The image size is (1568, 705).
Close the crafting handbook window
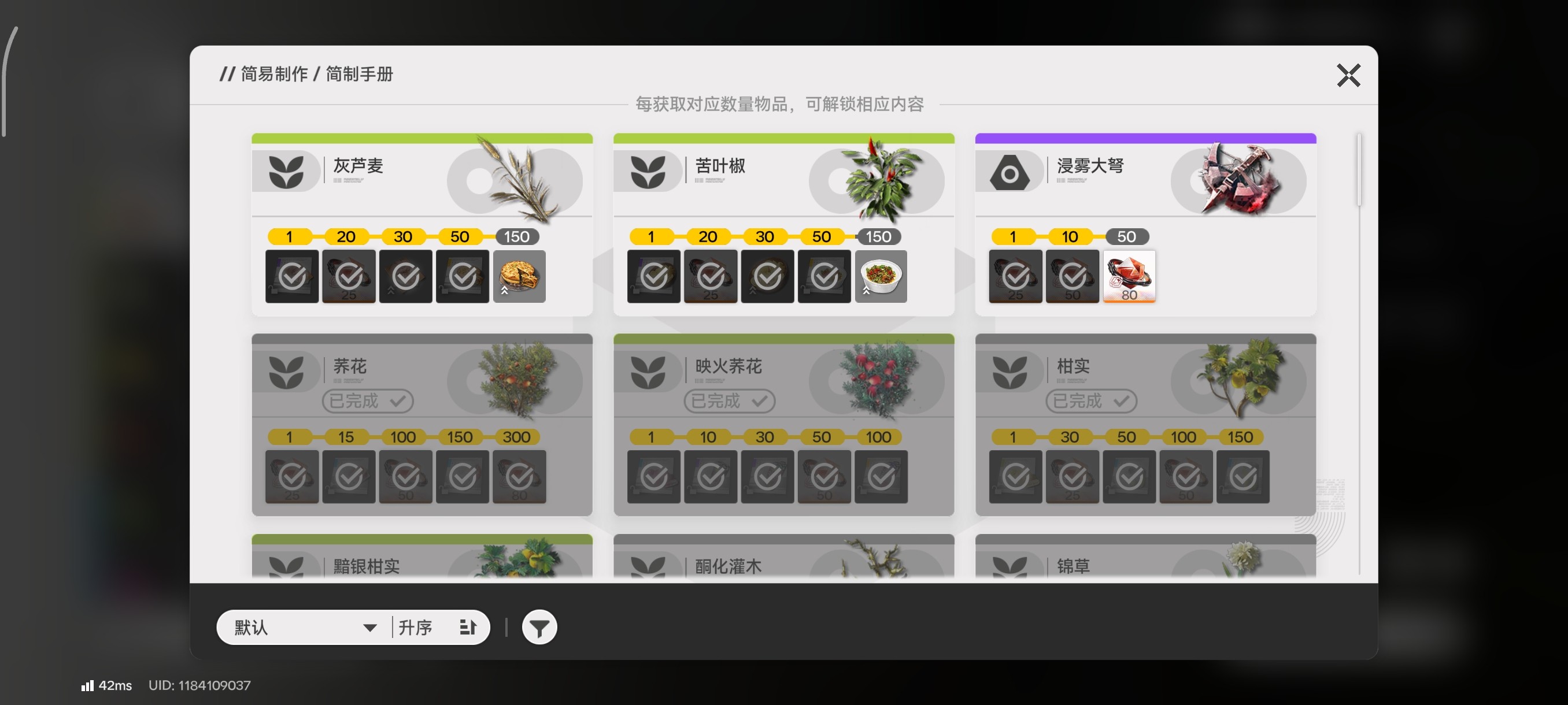pyautogui.click(x=1348, y=76)
